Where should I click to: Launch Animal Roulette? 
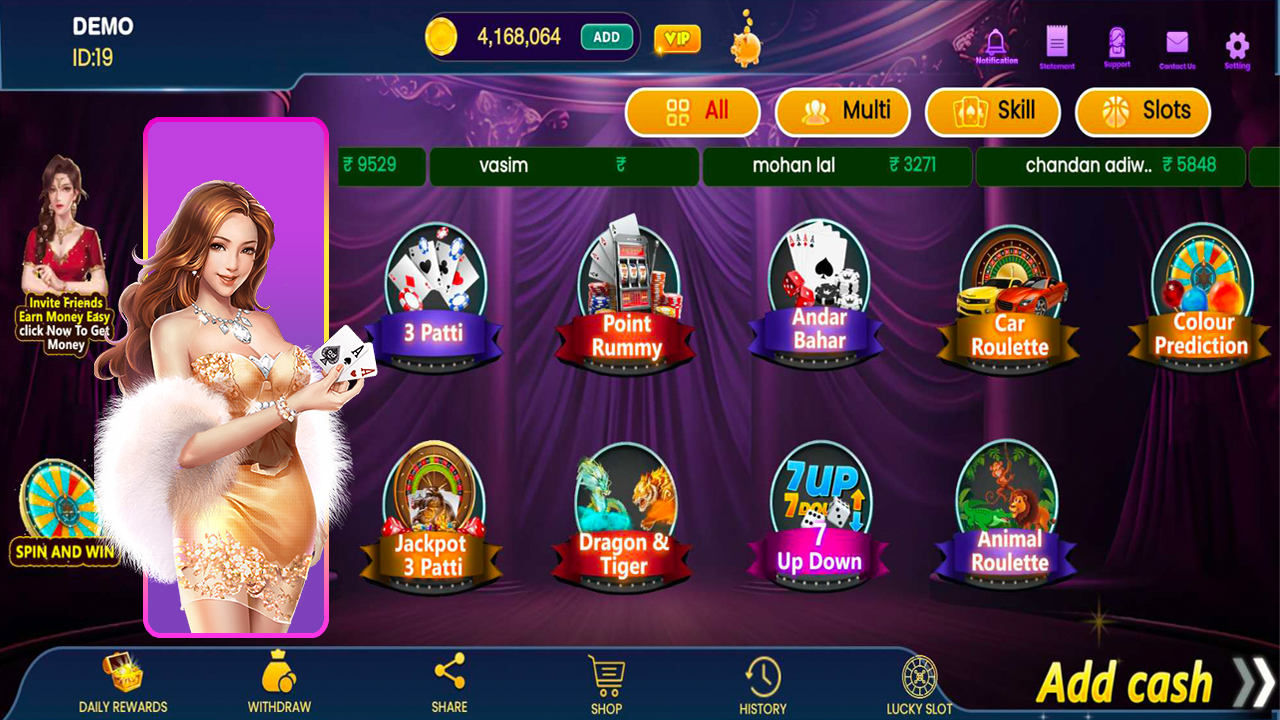coord(1010,515)
